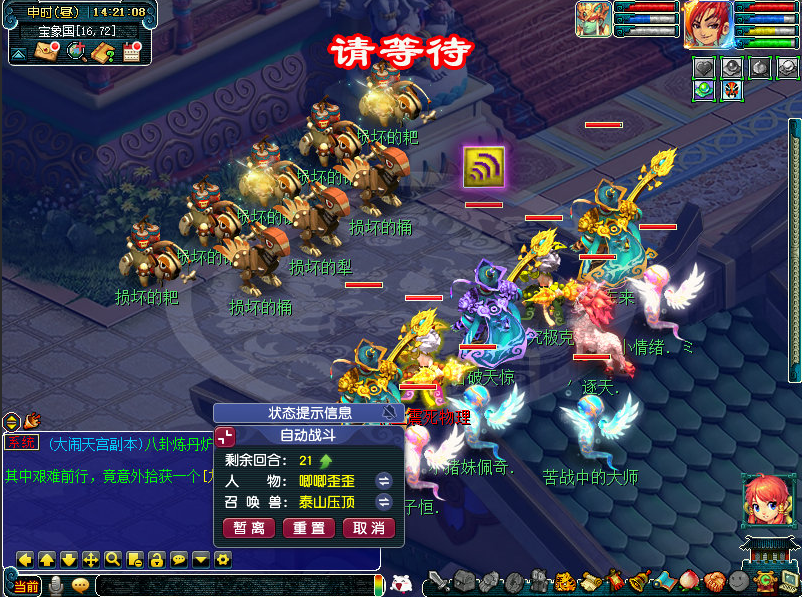Click the microphone voice chat icon

56,586
